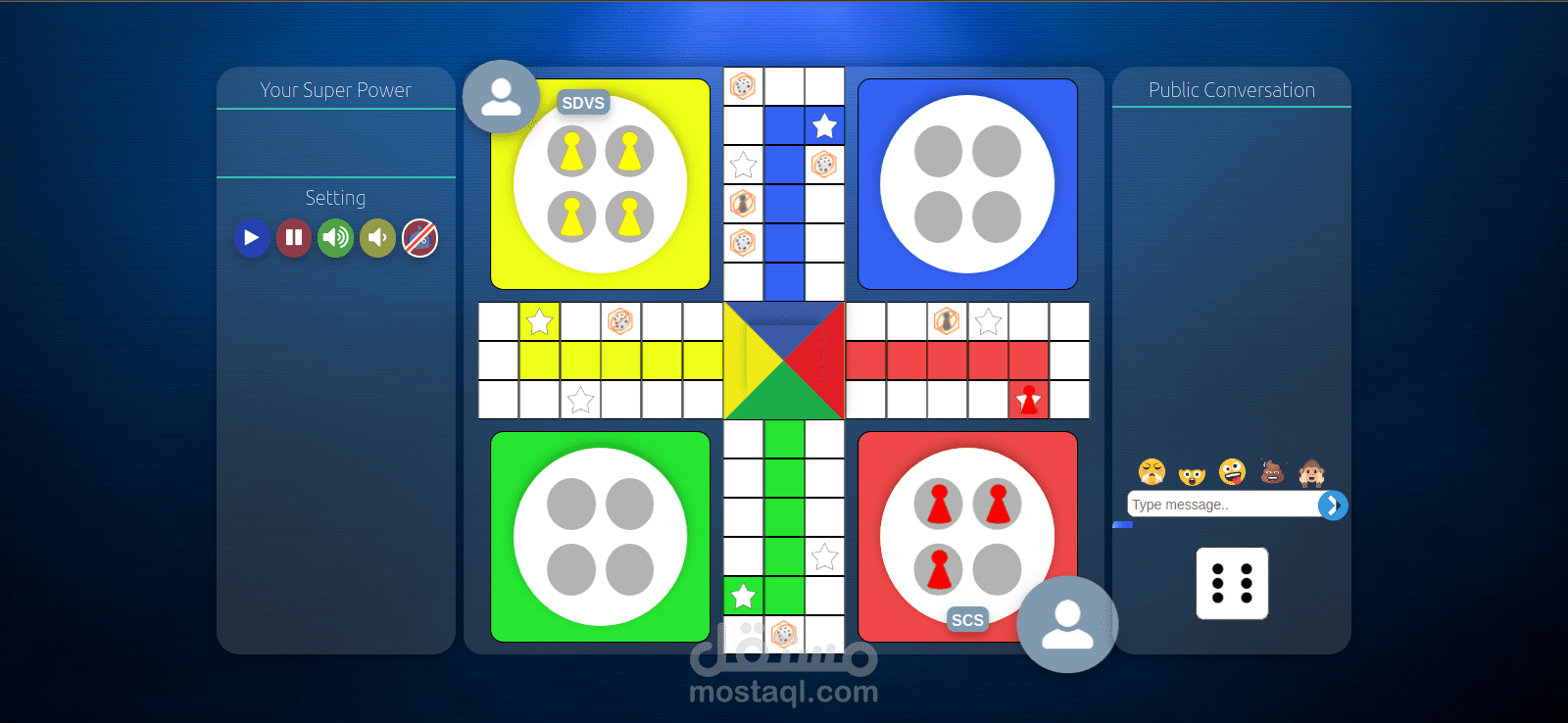Select the poop emoji in the chat
The image size is (1568, 723).
tap(1272, 473)
